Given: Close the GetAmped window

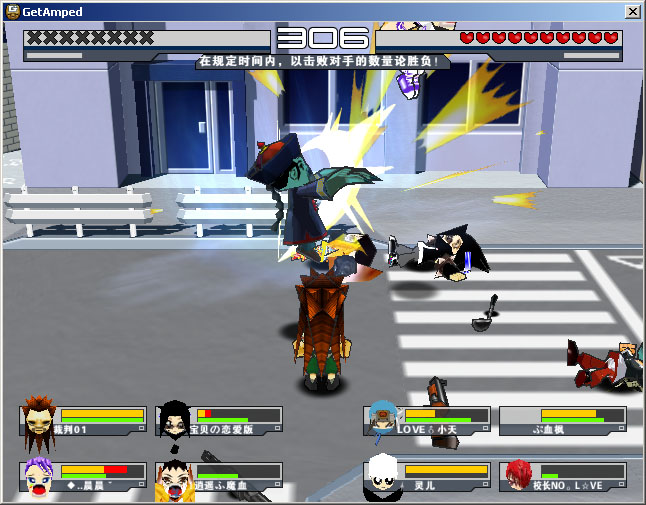Looking at the screenshot, I should pos(632,11).
